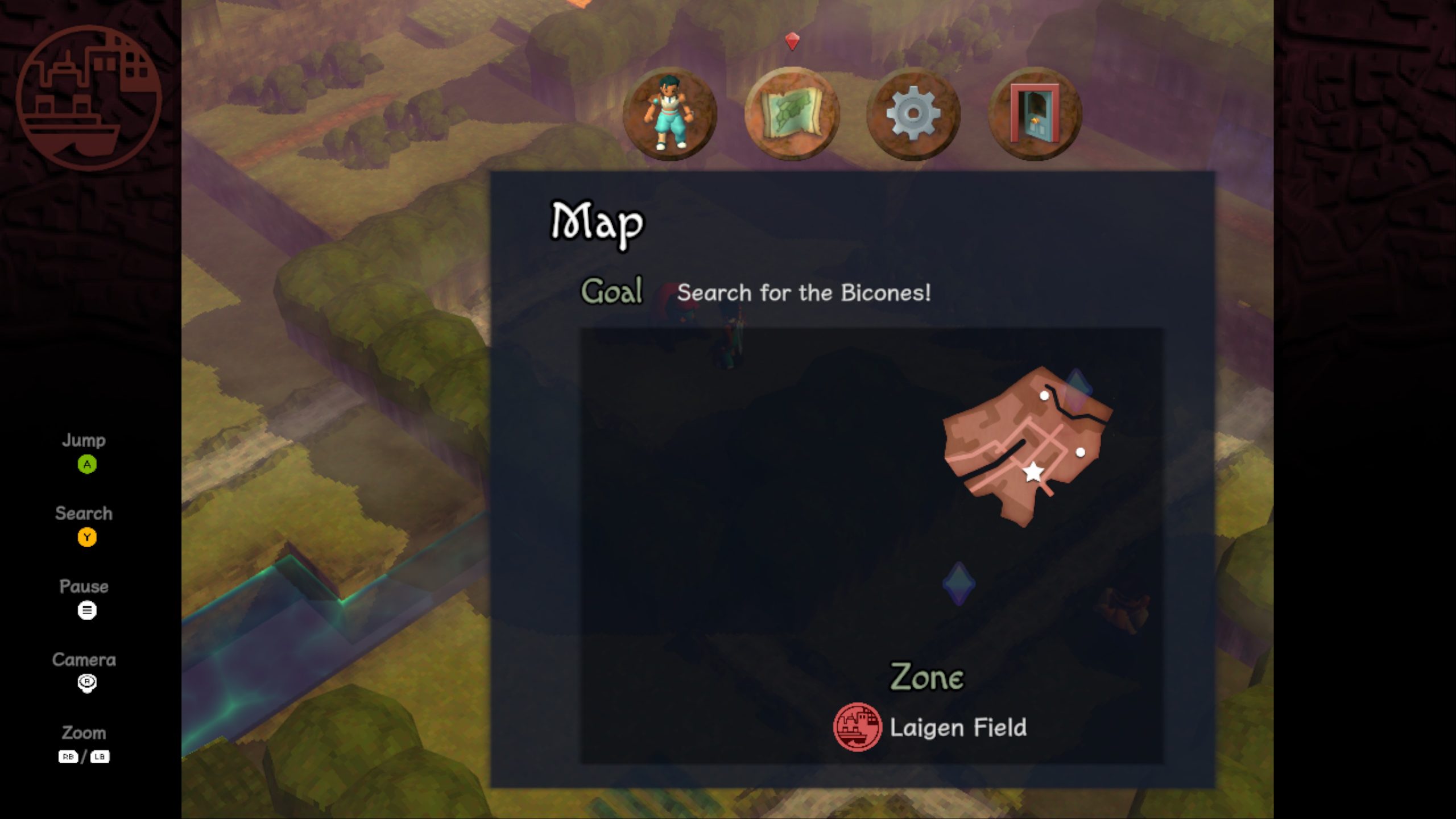Select the Map icon at the top
The height and width of the screenshot is (819, 1456).
pyautogui.click(x=792, y=114)
